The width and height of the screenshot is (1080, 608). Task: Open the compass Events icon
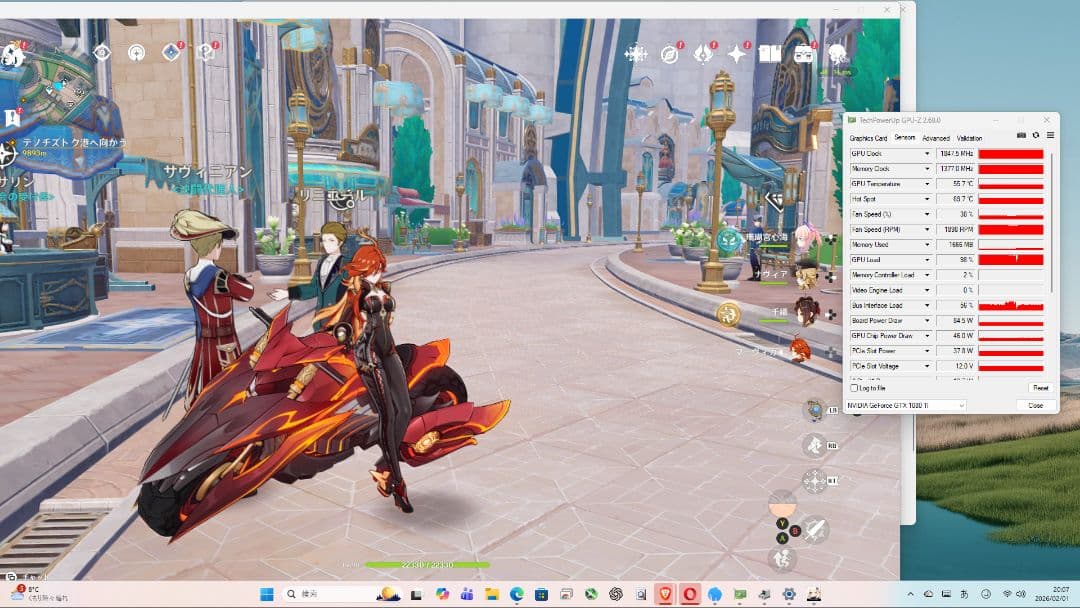(x=670, y=53)
